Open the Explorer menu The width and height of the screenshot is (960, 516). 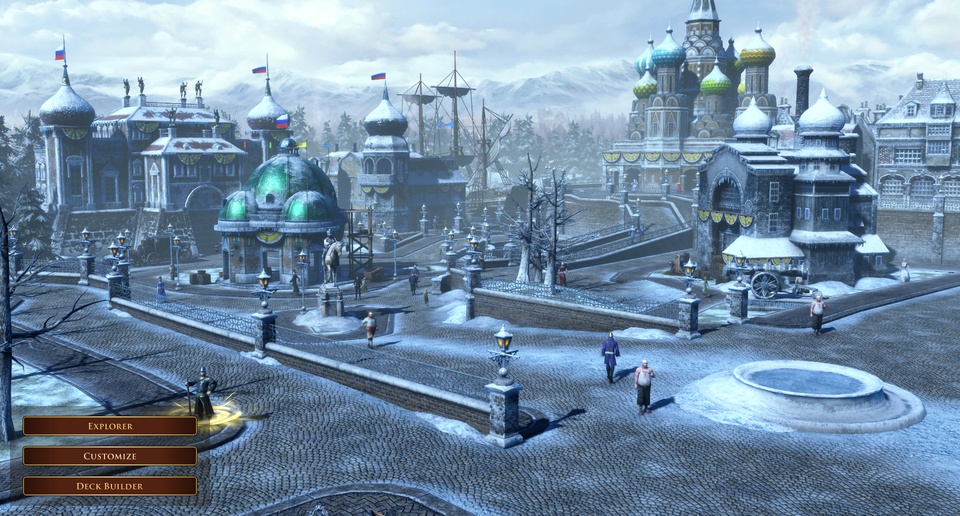click(110, 426)
